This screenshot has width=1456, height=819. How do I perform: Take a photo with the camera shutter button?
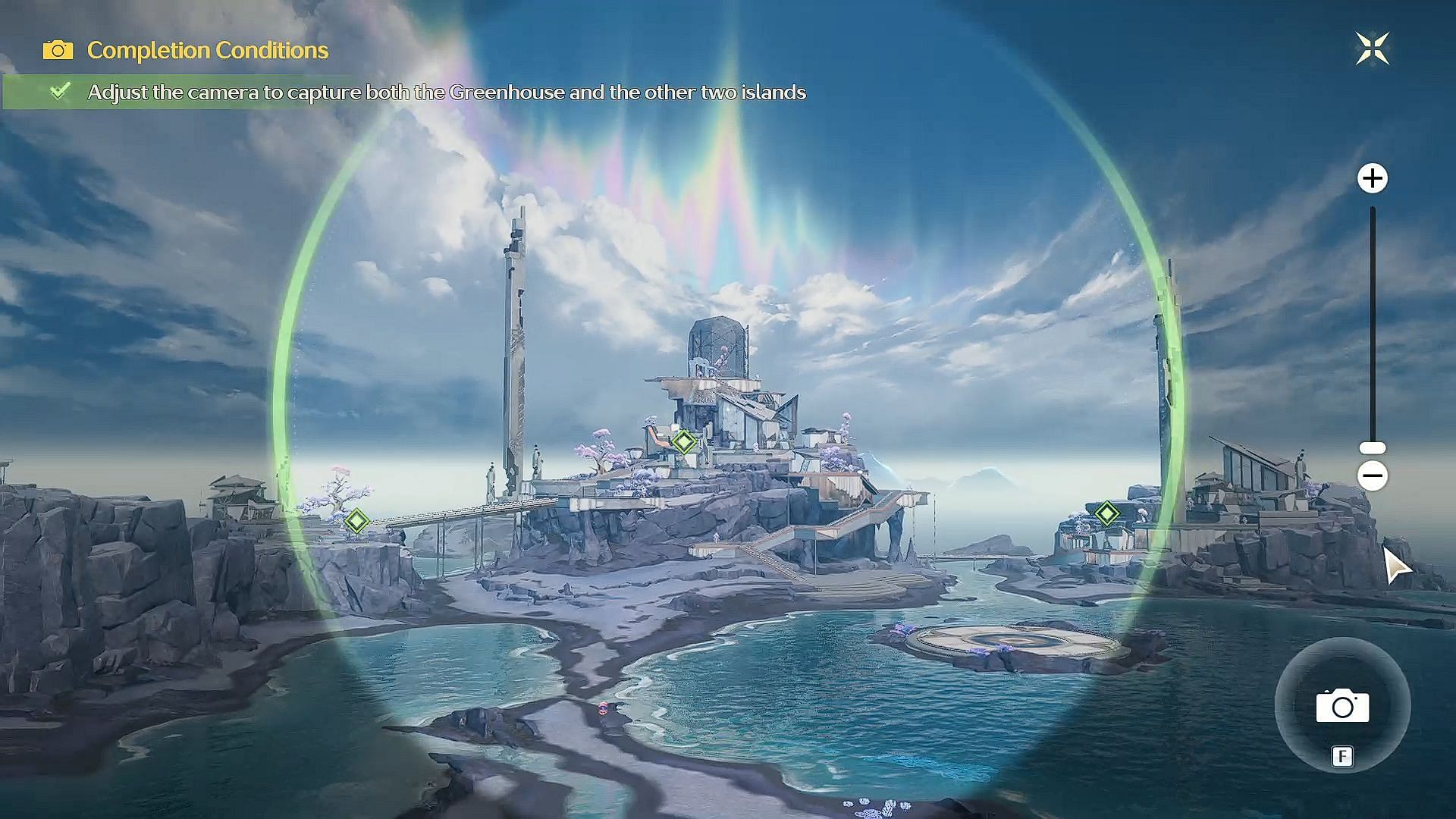pyautogui.click(x=1342, y=706)
